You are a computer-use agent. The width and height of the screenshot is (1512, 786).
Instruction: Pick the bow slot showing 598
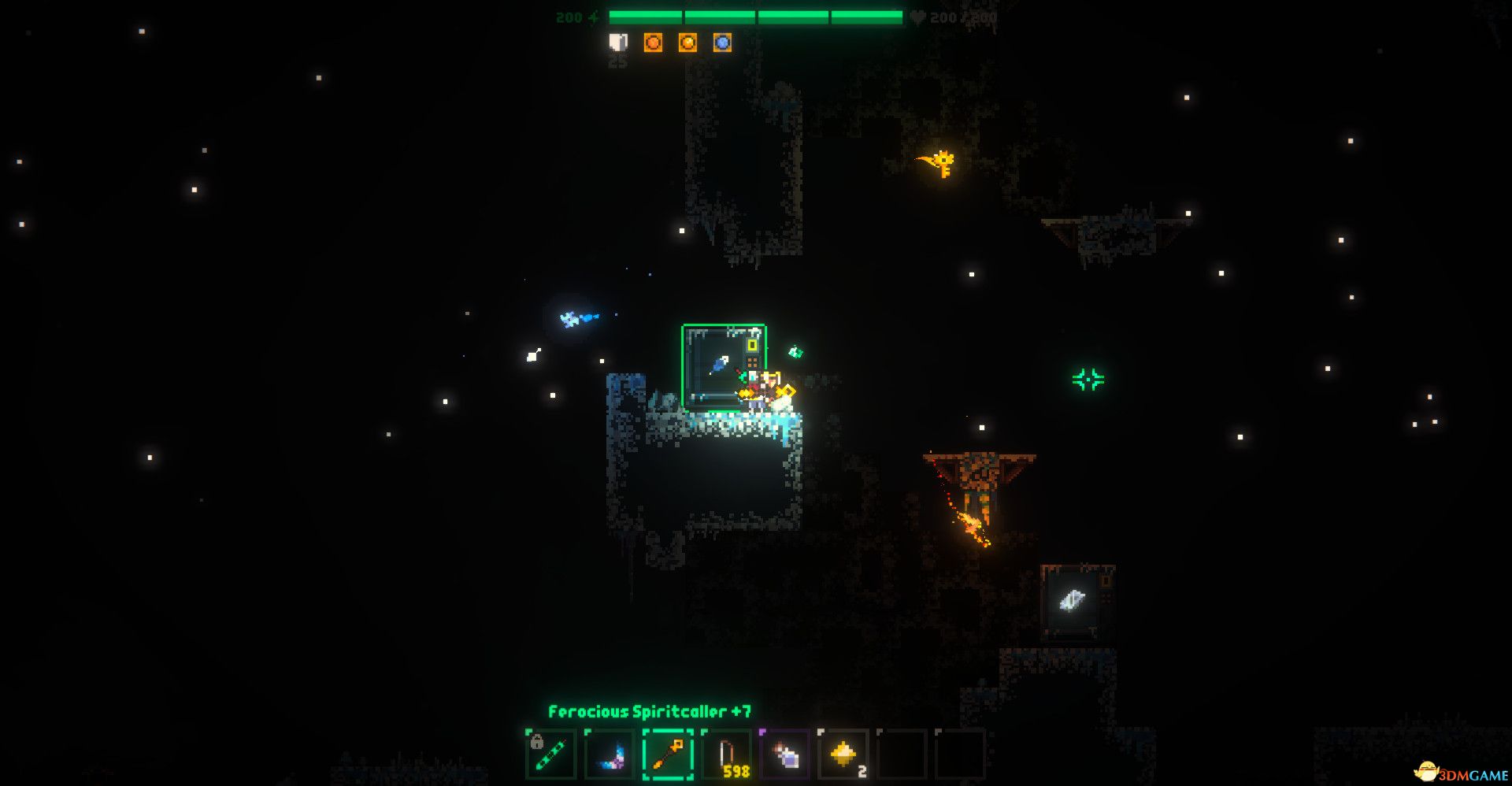point(726,754)
